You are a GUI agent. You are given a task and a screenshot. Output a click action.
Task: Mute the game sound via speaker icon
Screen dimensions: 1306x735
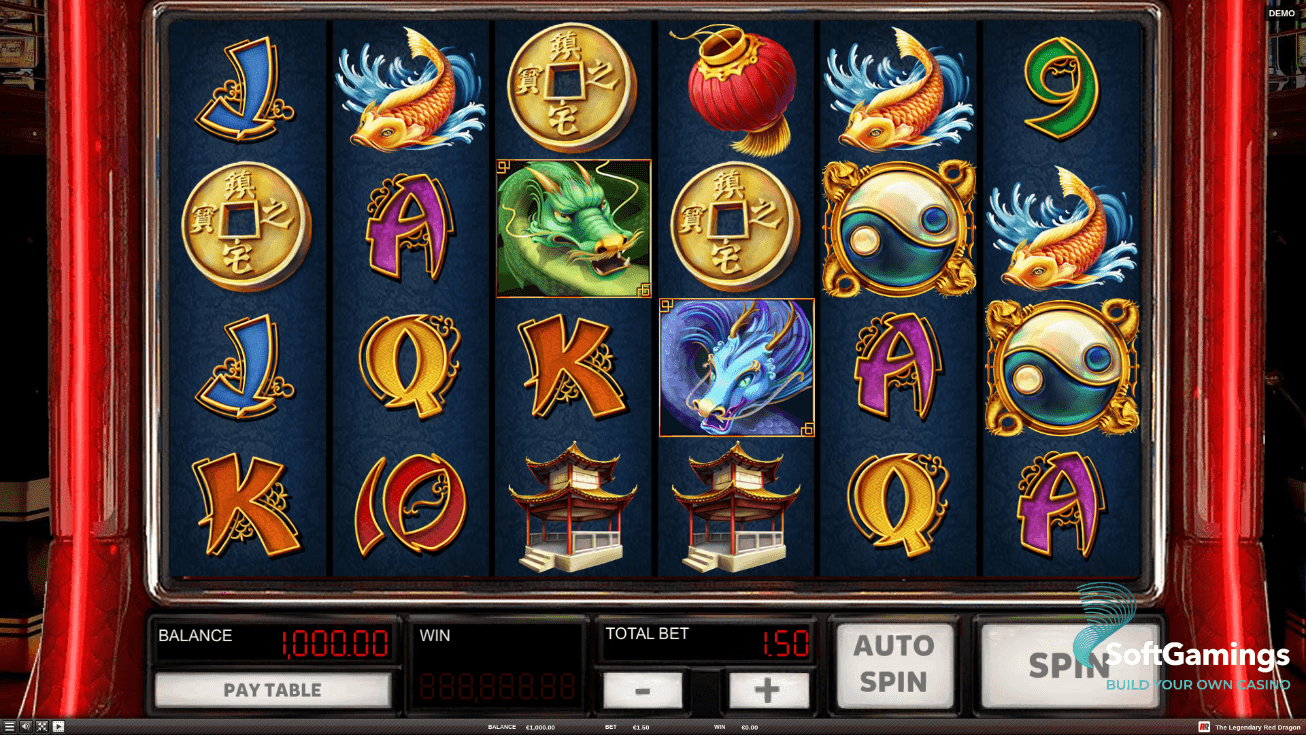[x=24, y=727]
